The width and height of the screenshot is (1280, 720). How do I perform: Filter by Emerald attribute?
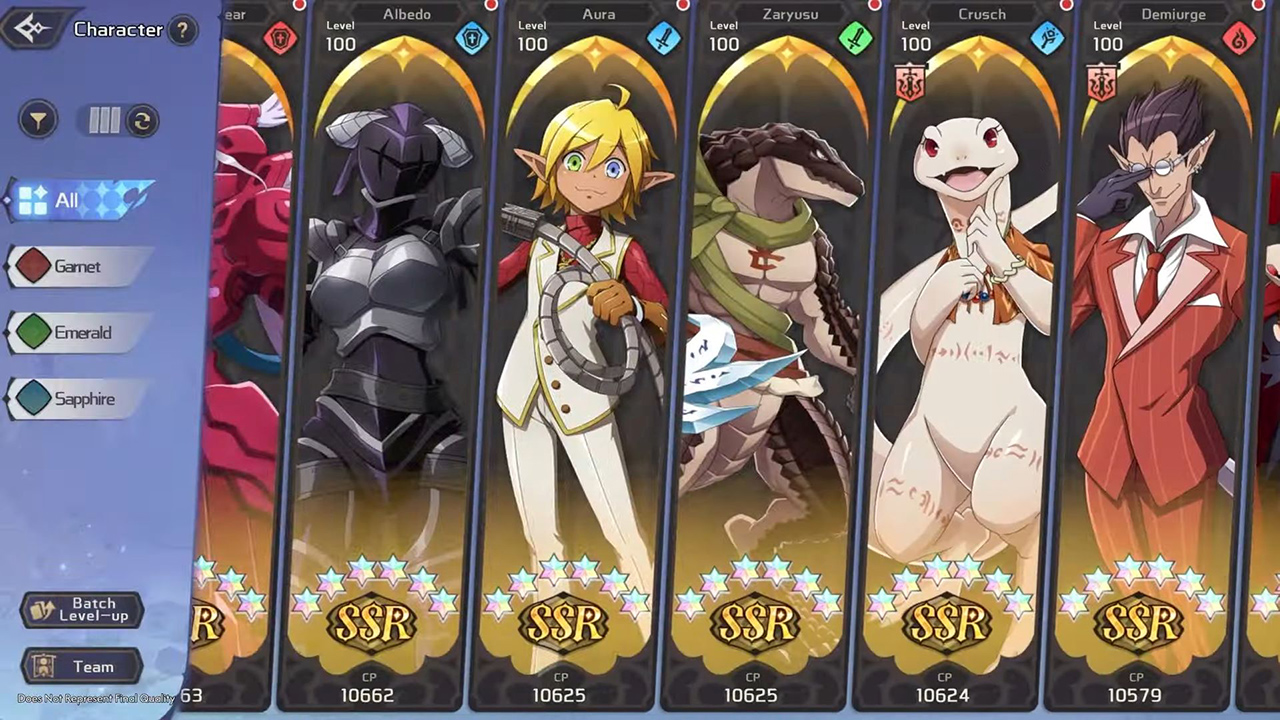pyautogui.click(x=78, y=333)
